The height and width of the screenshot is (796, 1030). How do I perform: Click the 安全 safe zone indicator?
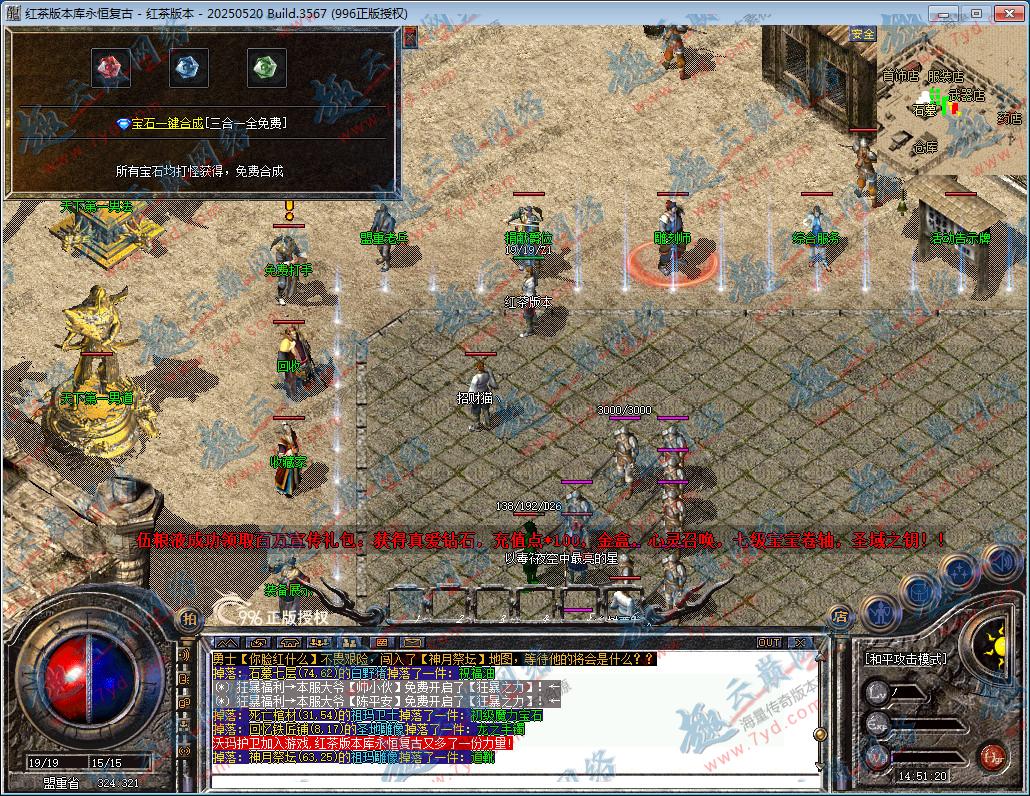tap(862, 34)
